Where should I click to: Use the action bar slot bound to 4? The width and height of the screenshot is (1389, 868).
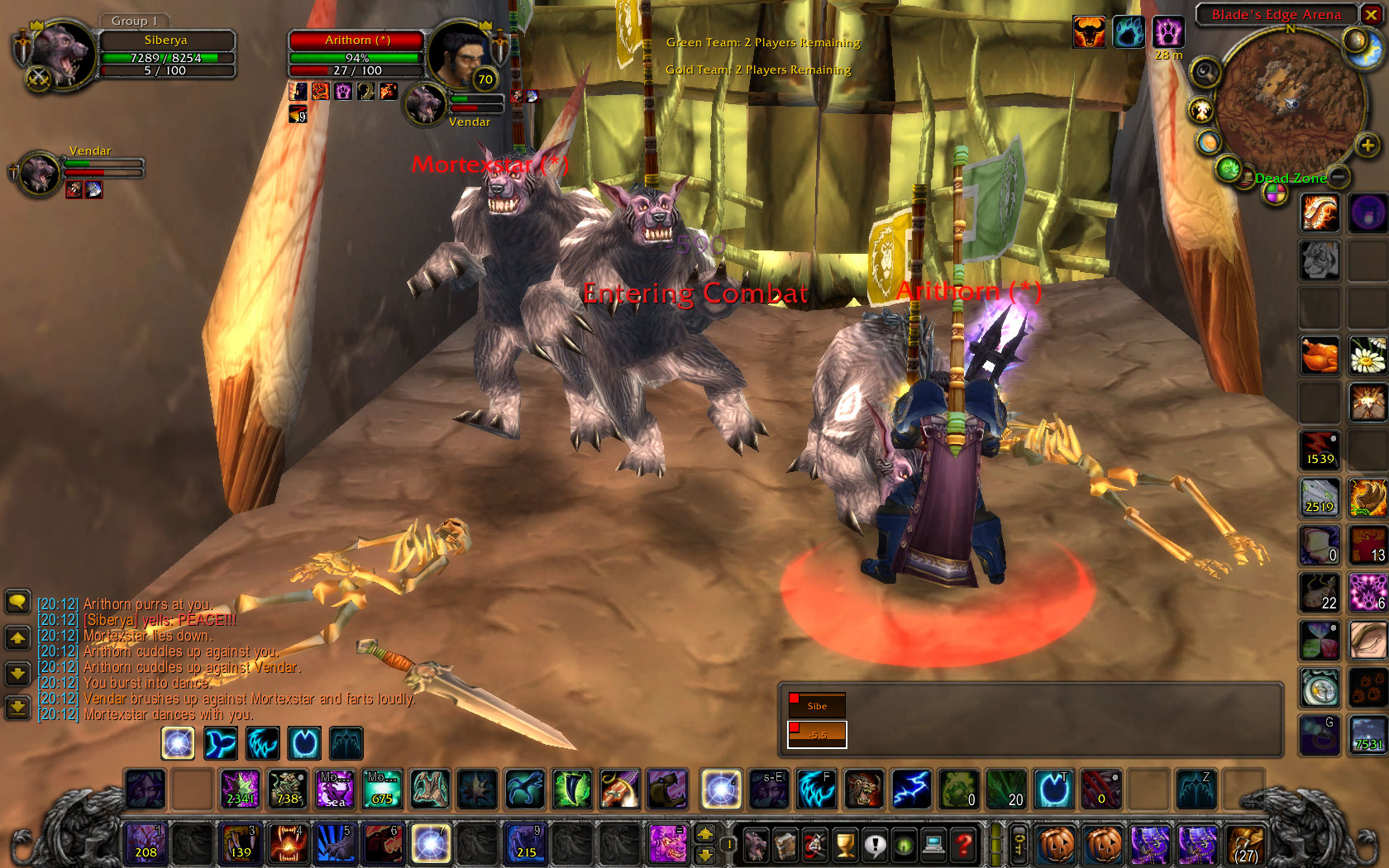(x=288, y=843)
